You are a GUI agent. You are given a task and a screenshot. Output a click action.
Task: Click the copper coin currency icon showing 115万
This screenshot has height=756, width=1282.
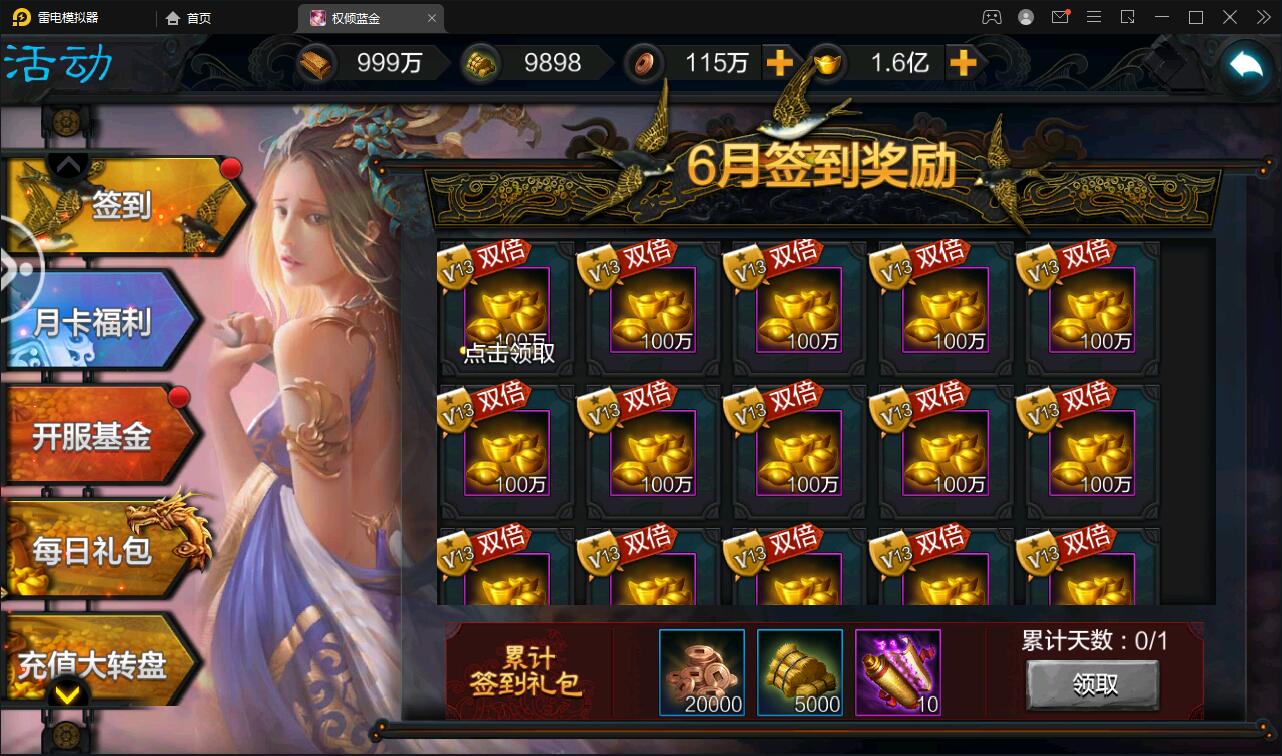pyautogui.click(x=645, y=63)
